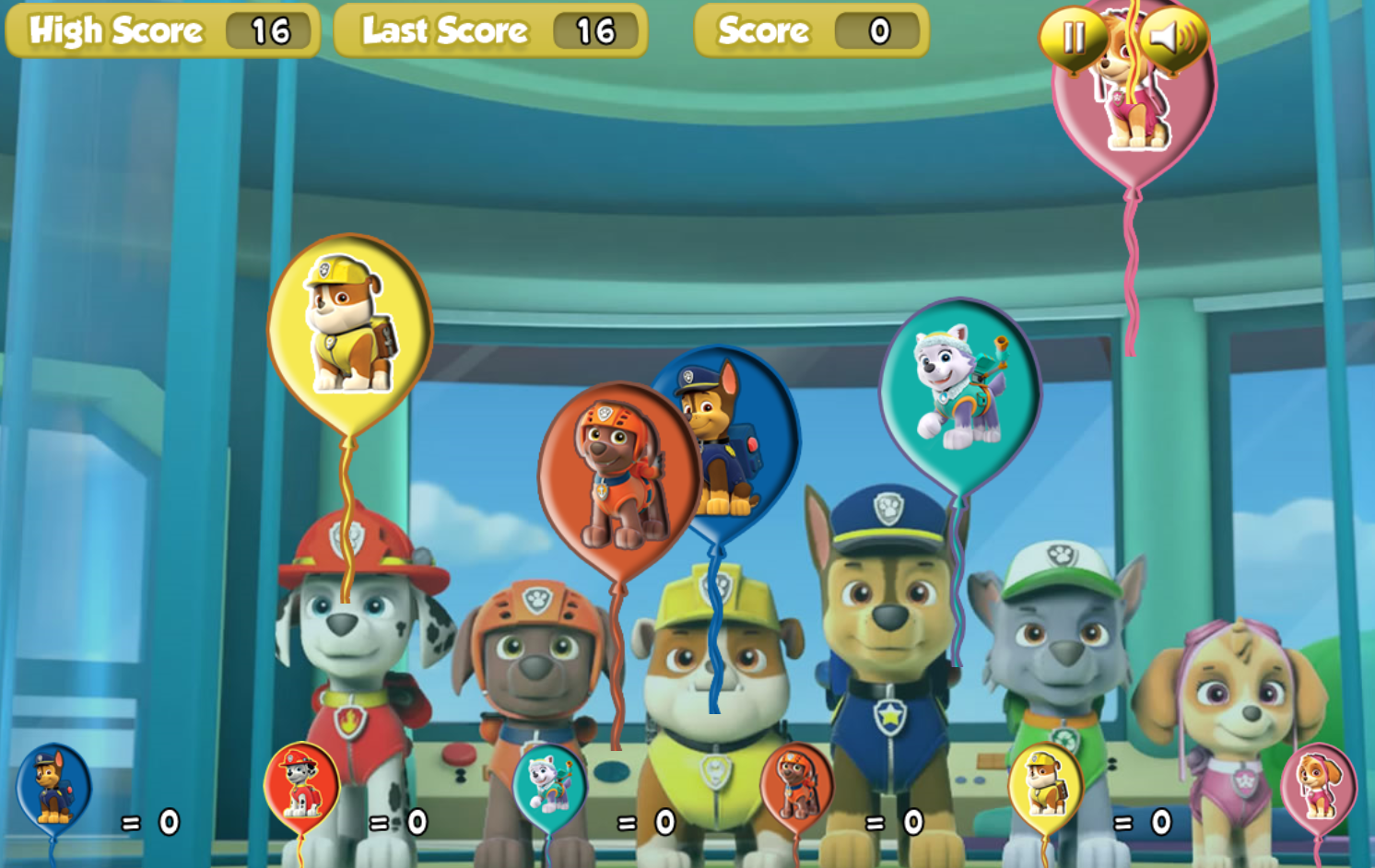Toggle sound with the gold speaker button
1375x868 pixels.
[x=1172, y=38]
